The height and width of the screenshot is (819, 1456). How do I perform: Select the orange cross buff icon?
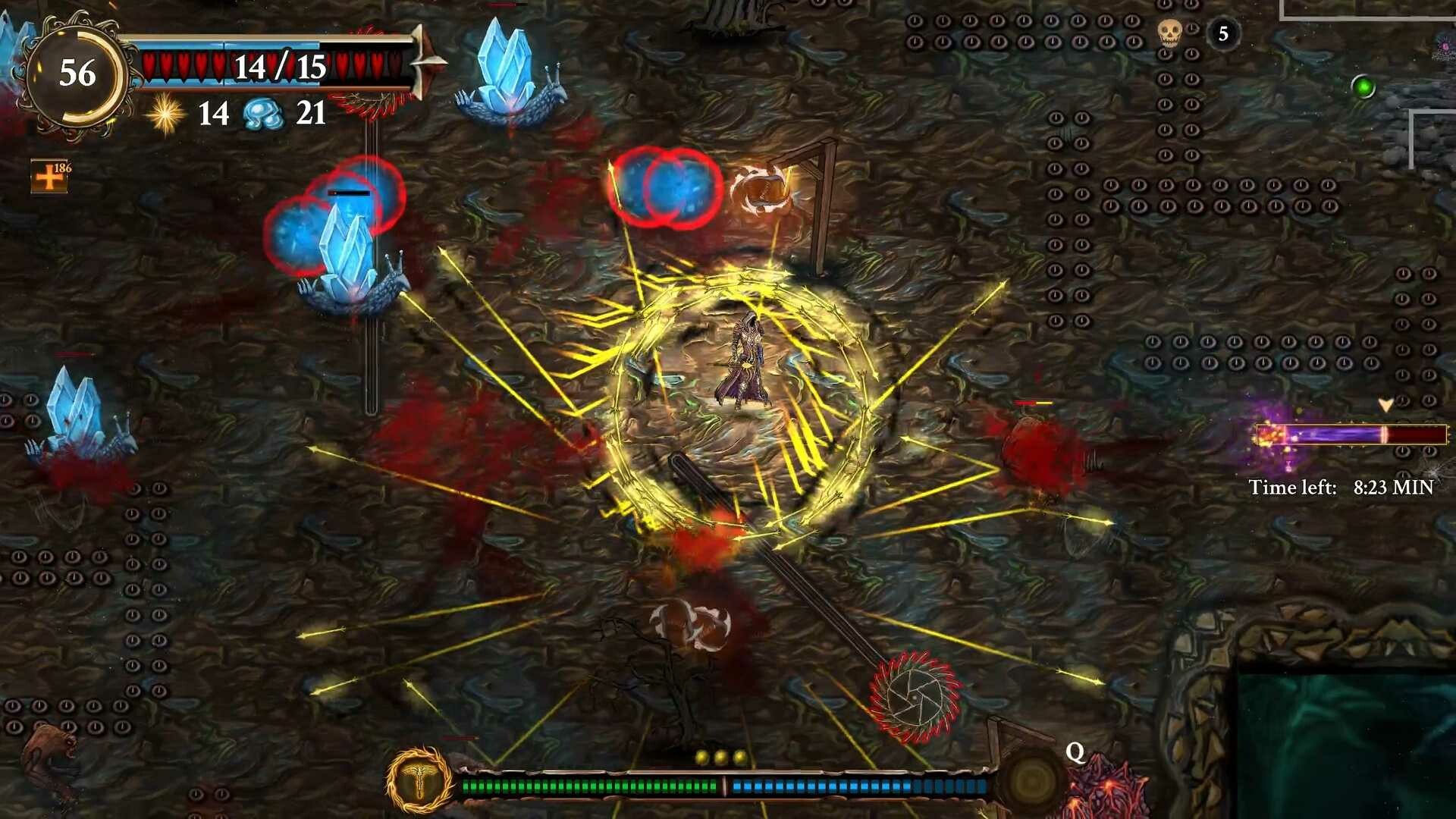pos(49,177)
